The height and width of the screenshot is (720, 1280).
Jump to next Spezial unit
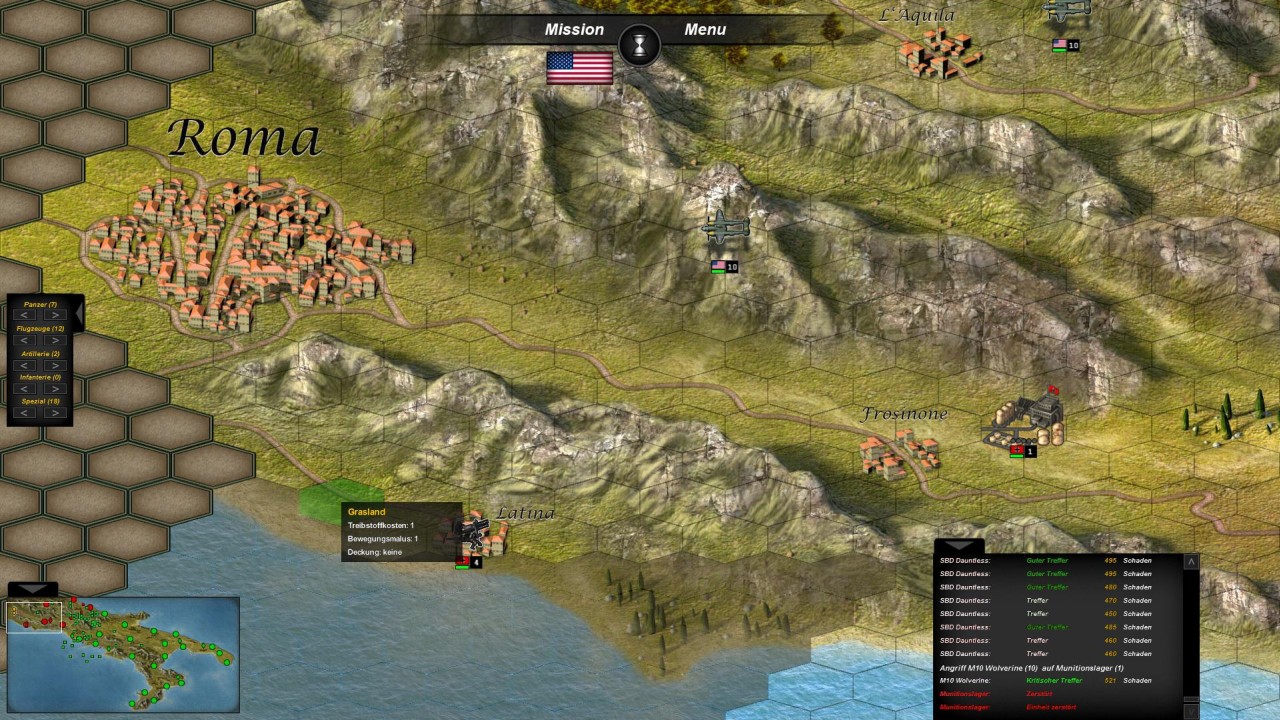click(54, 413)
